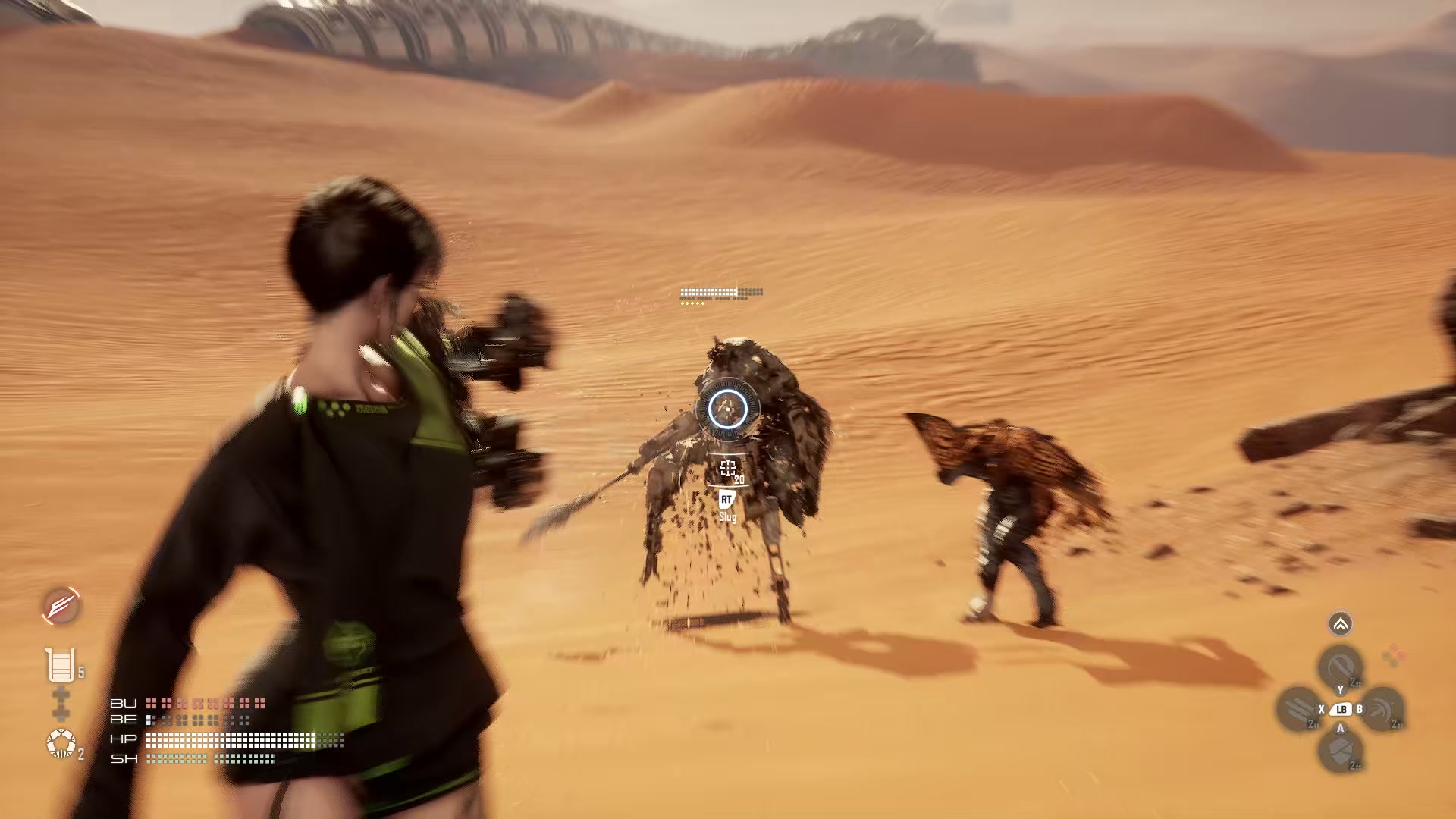This screenshot has height=819, width=1456.
Task: Activate the X triple-slash ability icon
Action: (1300, 709)
